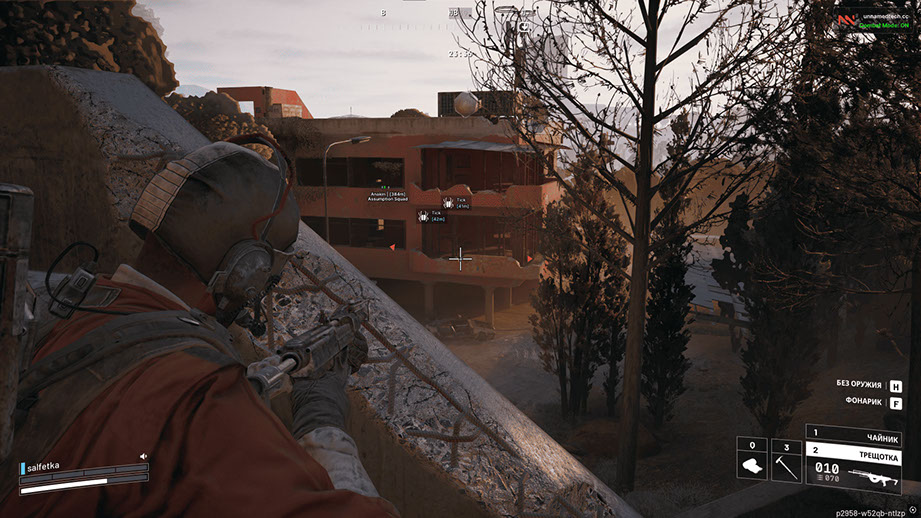Click the speaker voice icon above salfetka
The image size is (921, 518).
click(x=143, y=456)
